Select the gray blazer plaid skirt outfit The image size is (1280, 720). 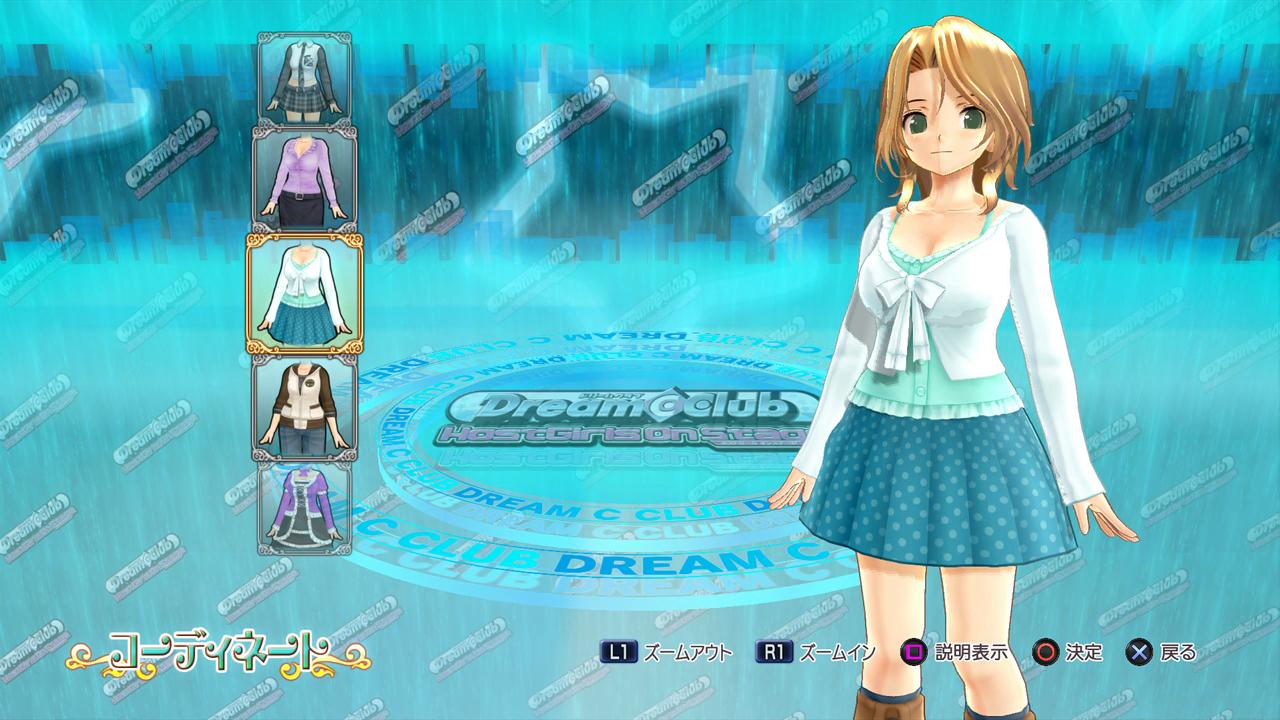tap(304, 79)
